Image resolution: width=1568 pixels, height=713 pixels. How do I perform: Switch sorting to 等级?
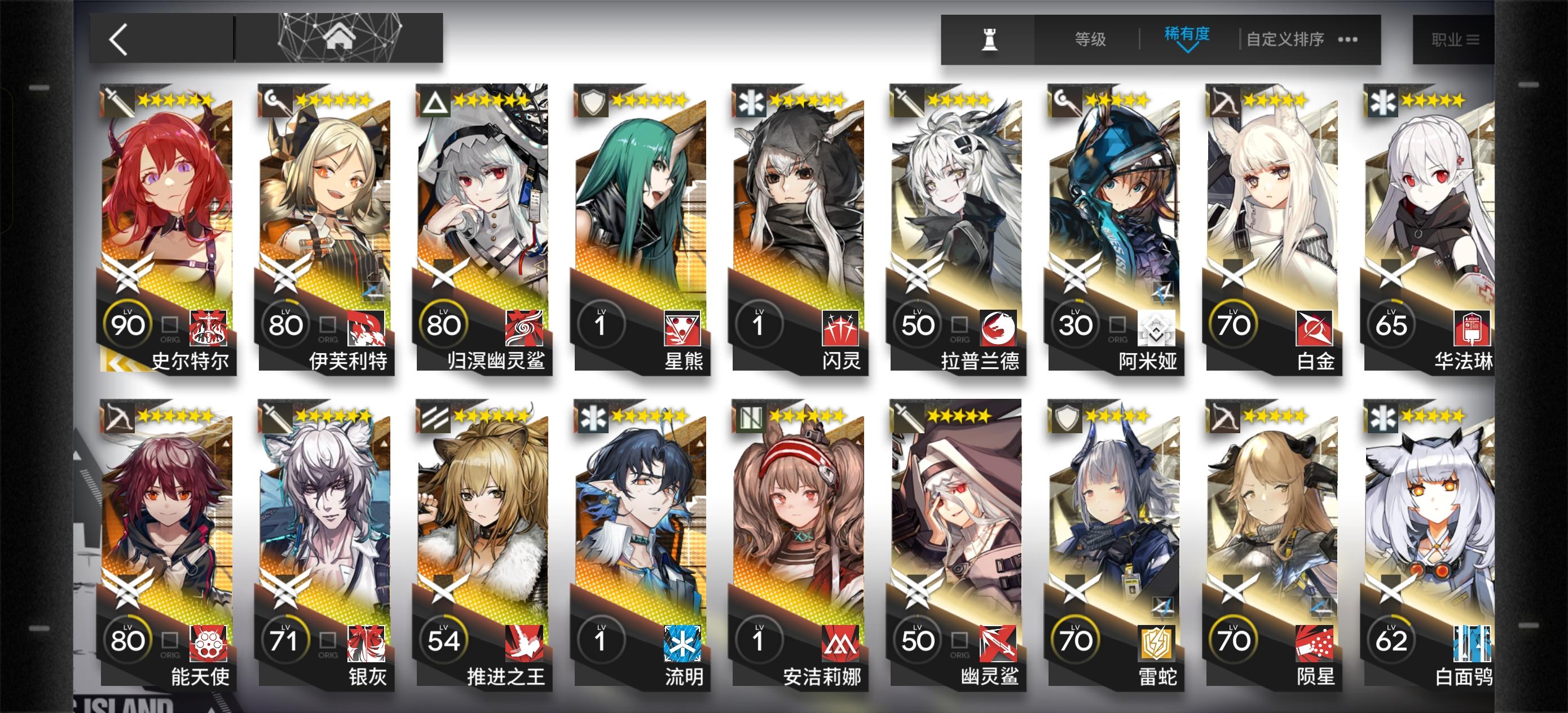click(x=1091, y=38)
